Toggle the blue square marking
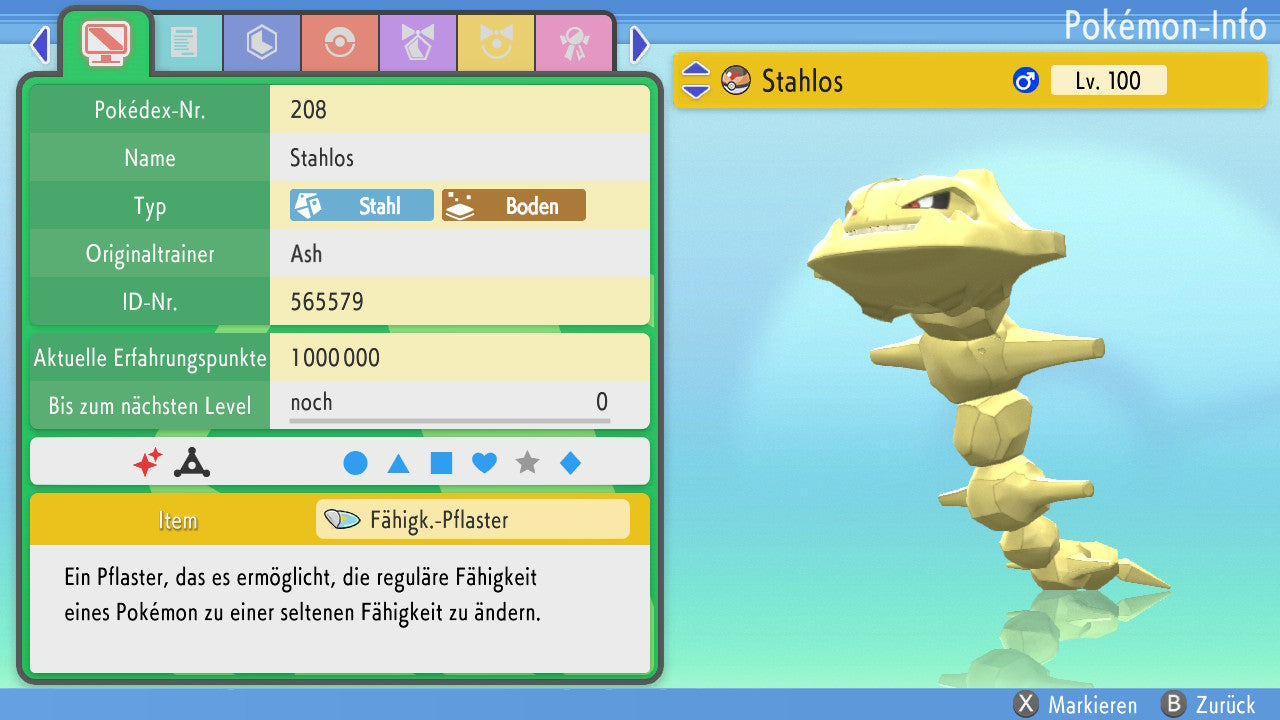 (441, 463)
